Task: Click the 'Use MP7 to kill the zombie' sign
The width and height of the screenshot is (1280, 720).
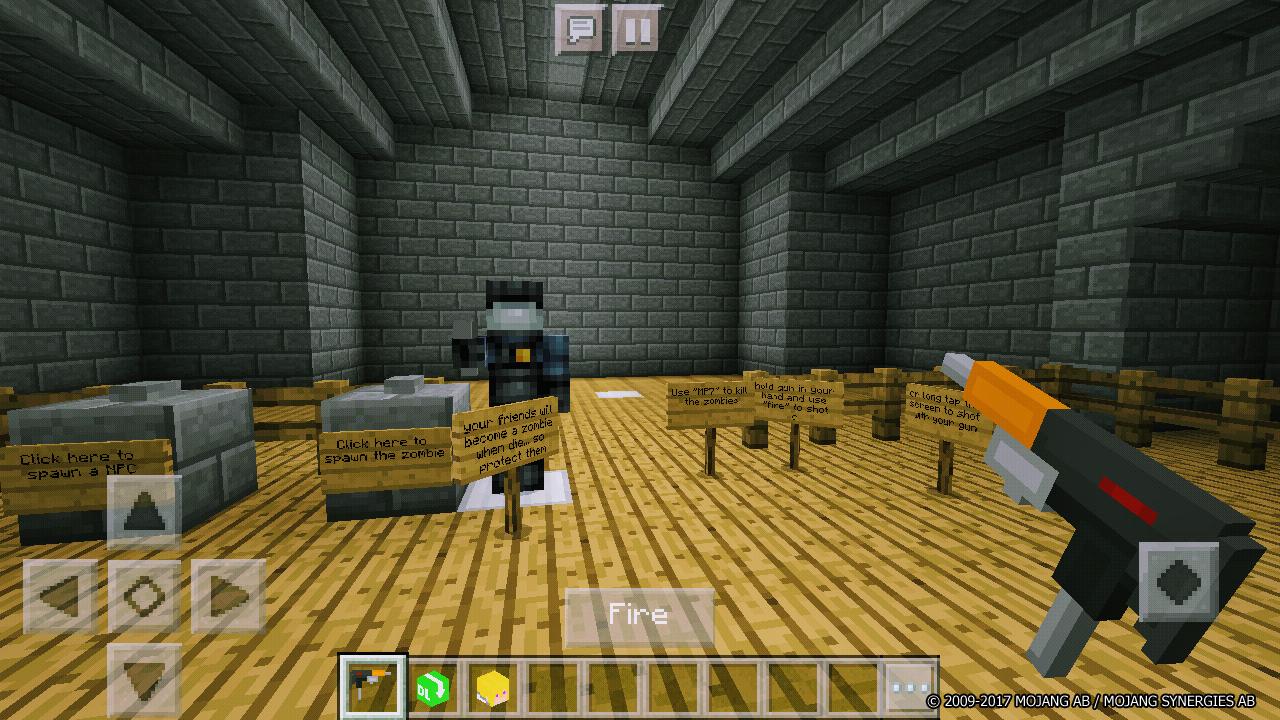Action: [703, 394]
